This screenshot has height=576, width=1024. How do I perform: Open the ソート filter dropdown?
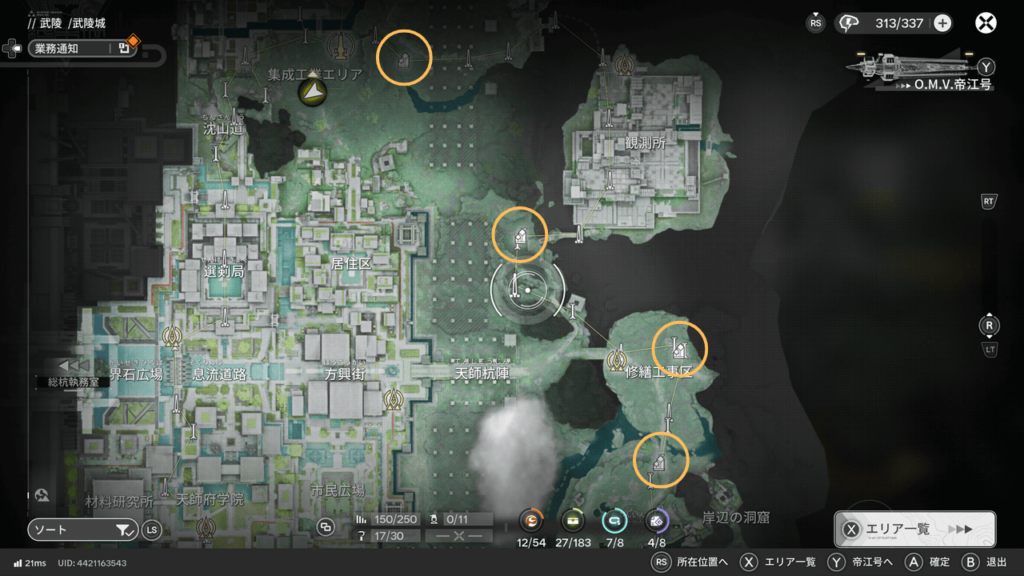pos(83,530)
